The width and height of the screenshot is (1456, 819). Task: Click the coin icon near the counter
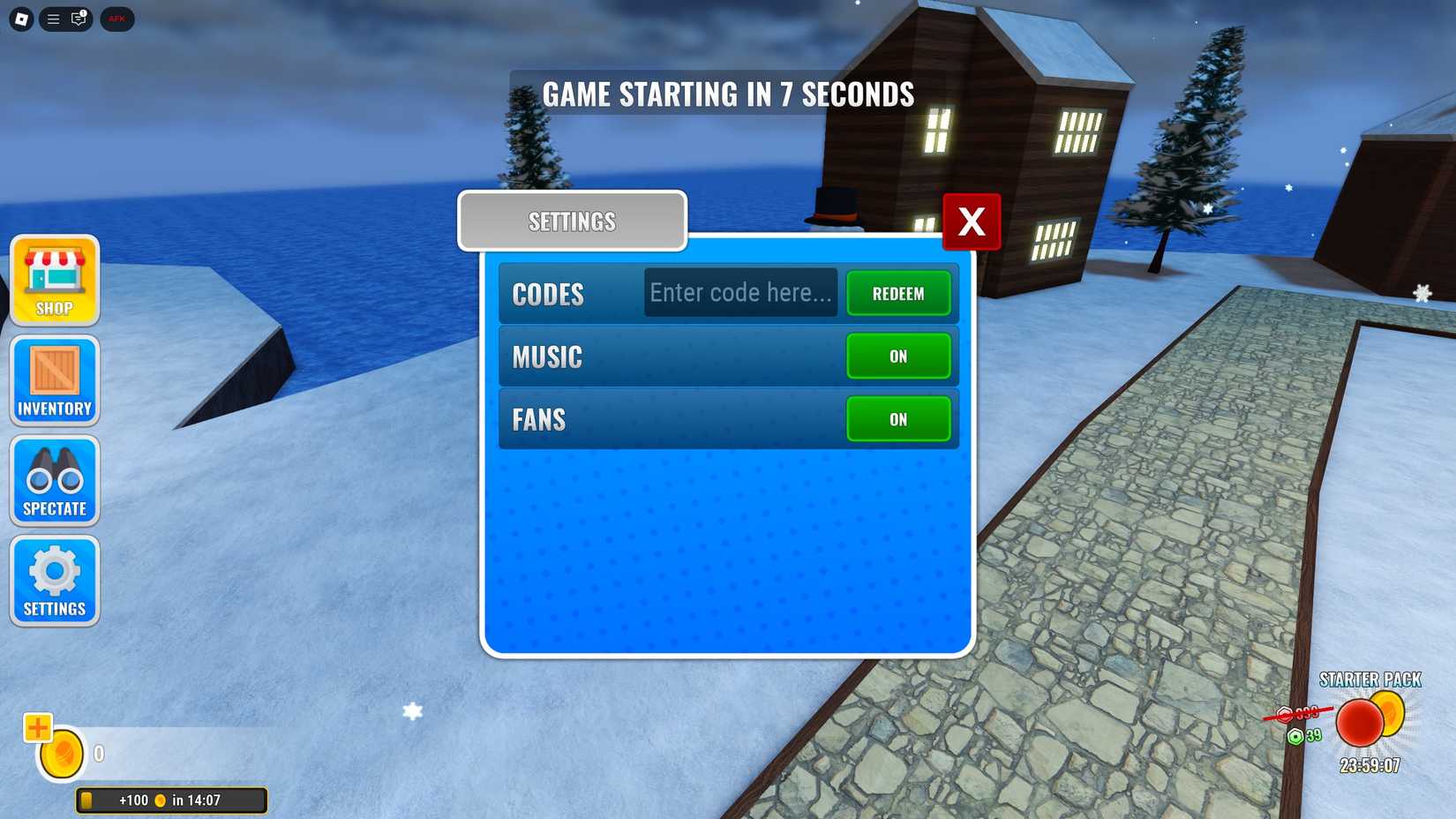[x=59, y=753]
